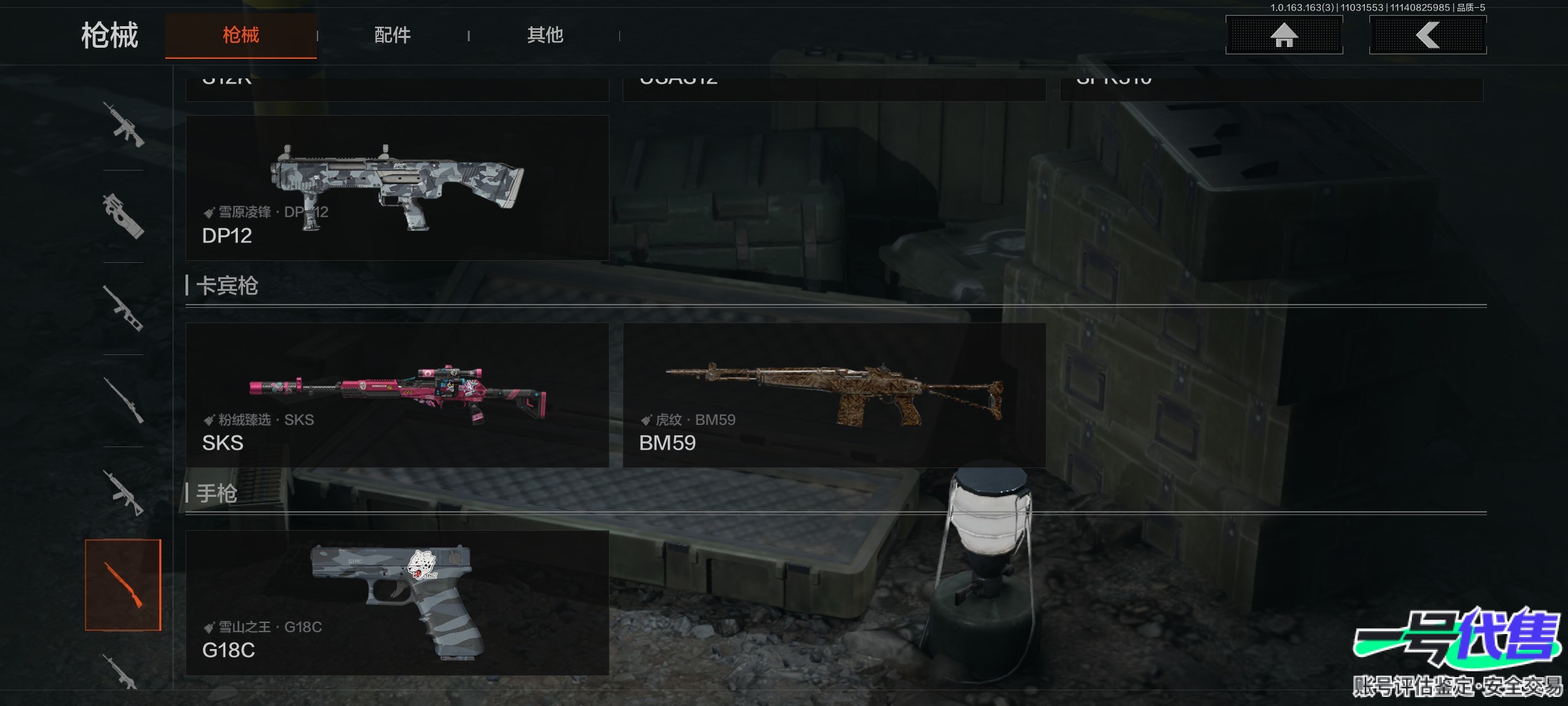Select the highlighted orange shotgun category icon
This screenshot has width=1568, height=706.
click(123, 585)
